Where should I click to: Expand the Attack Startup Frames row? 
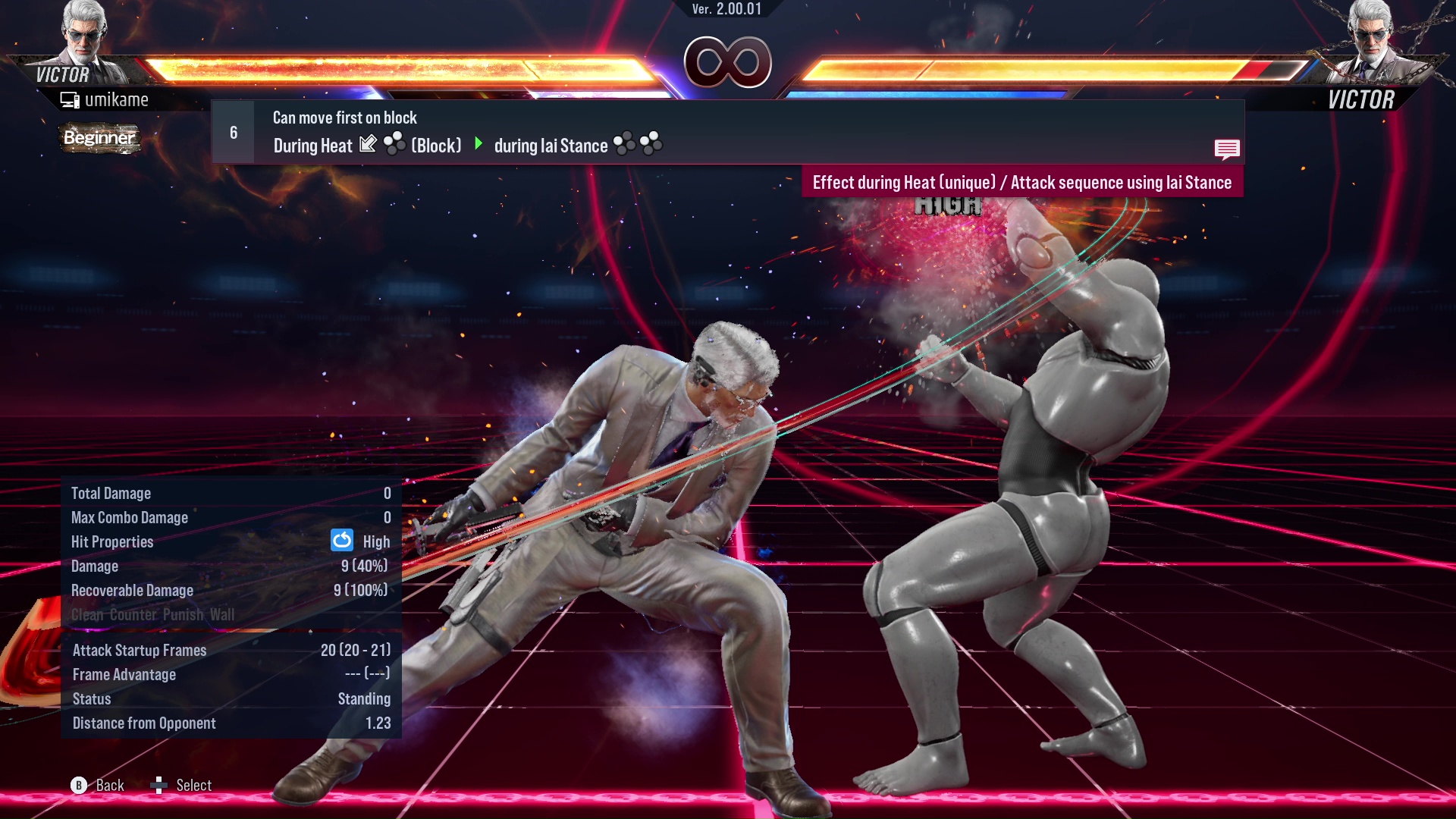(x=139, y=650)
